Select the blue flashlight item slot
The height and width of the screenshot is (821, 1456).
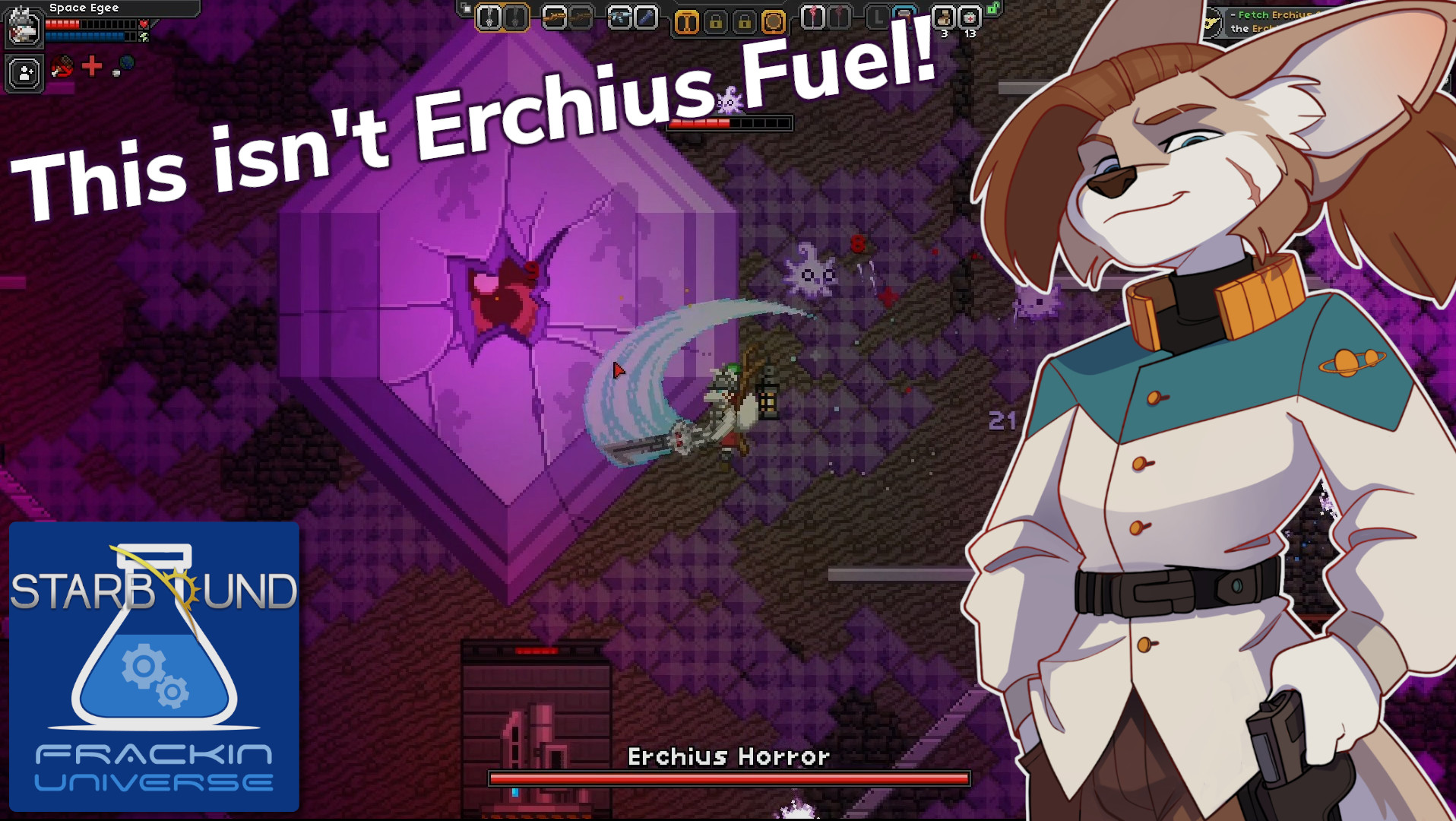coord(647,17)
